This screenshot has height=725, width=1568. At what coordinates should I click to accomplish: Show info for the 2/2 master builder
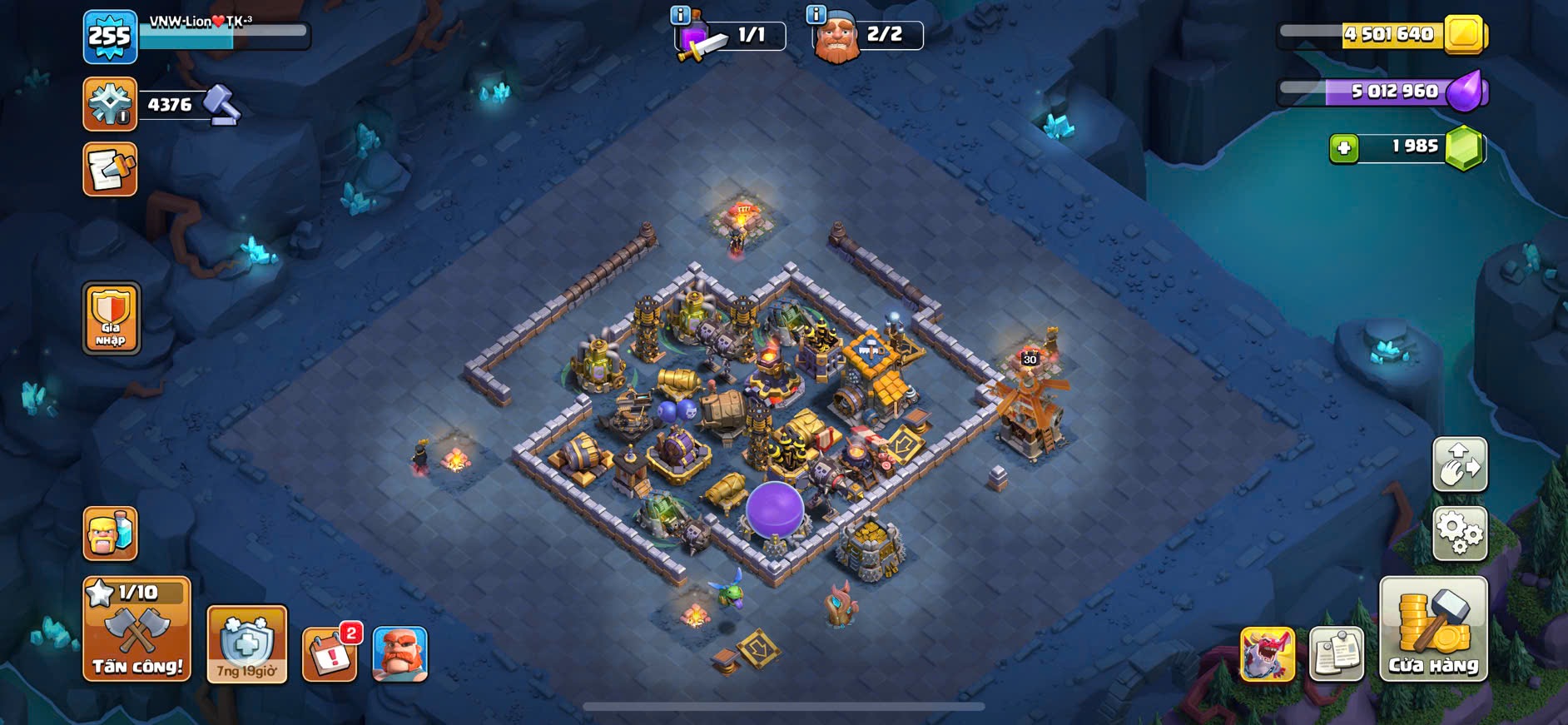click(x=816, y=14)
